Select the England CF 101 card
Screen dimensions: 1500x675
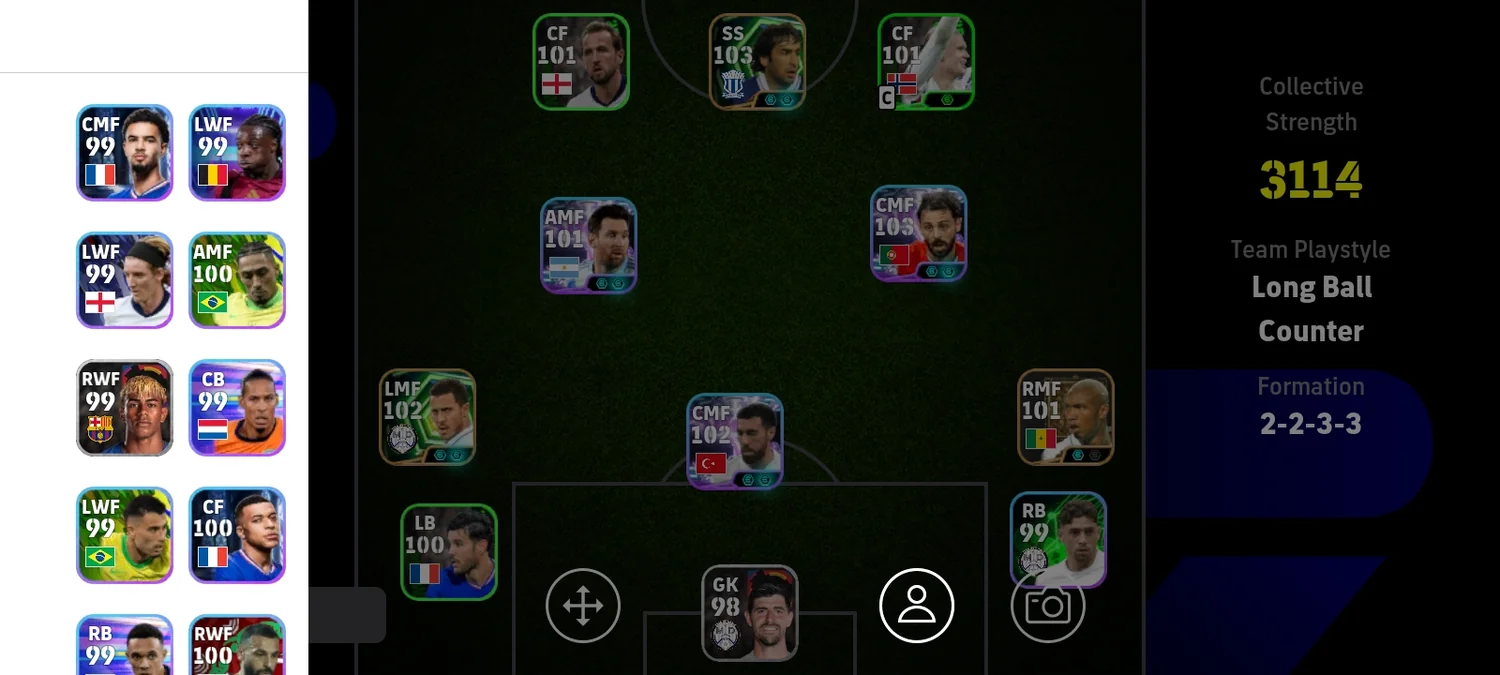tap(581, 61)
